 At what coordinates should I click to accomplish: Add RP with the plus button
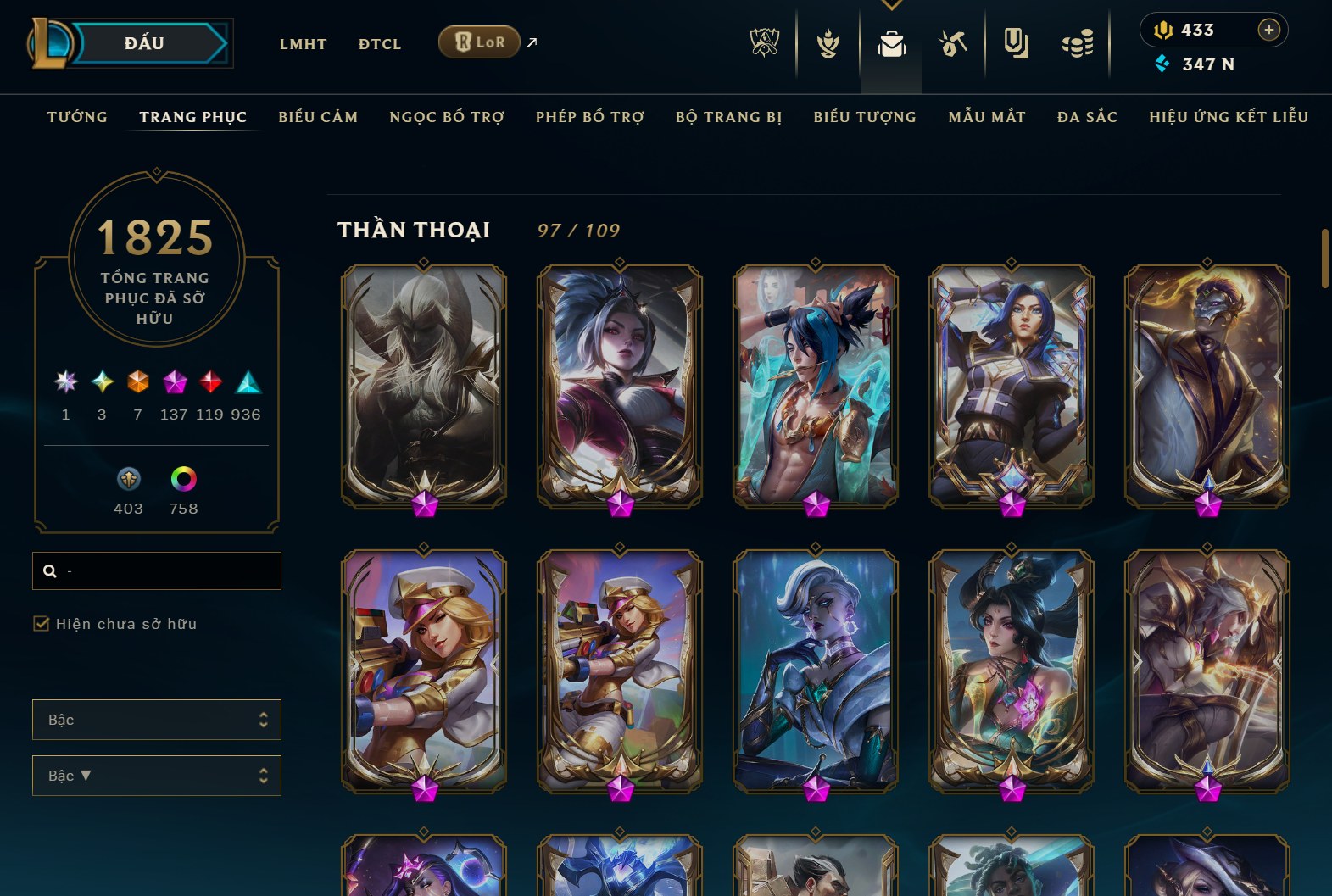(1268, 30)
